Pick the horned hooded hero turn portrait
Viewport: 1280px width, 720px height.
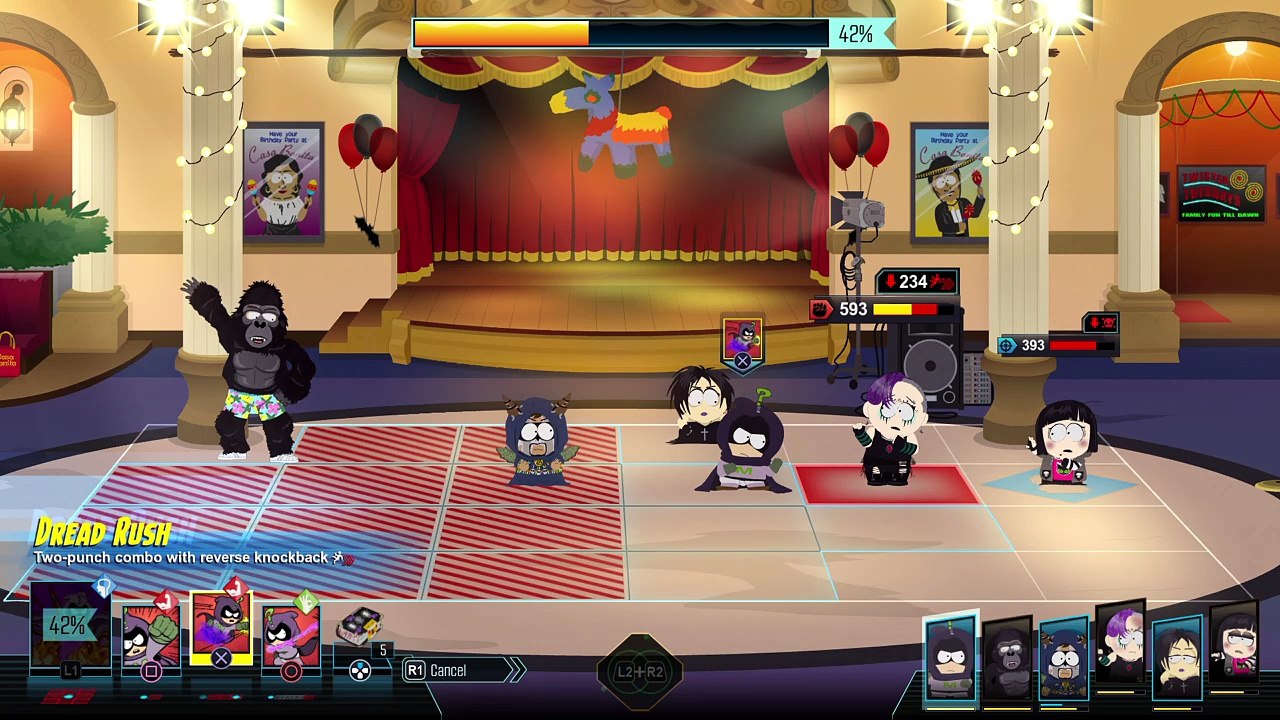coord(1063,660)
